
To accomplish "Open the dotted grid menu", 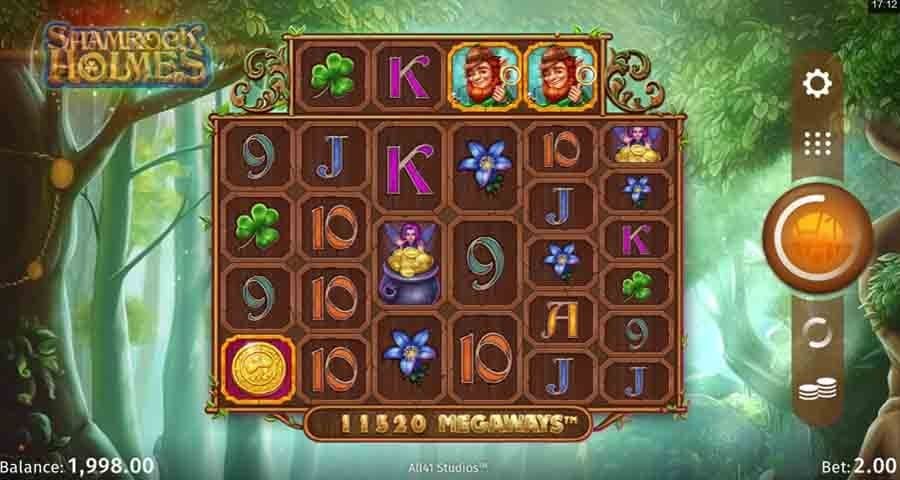I will click(x=817, y=144).
